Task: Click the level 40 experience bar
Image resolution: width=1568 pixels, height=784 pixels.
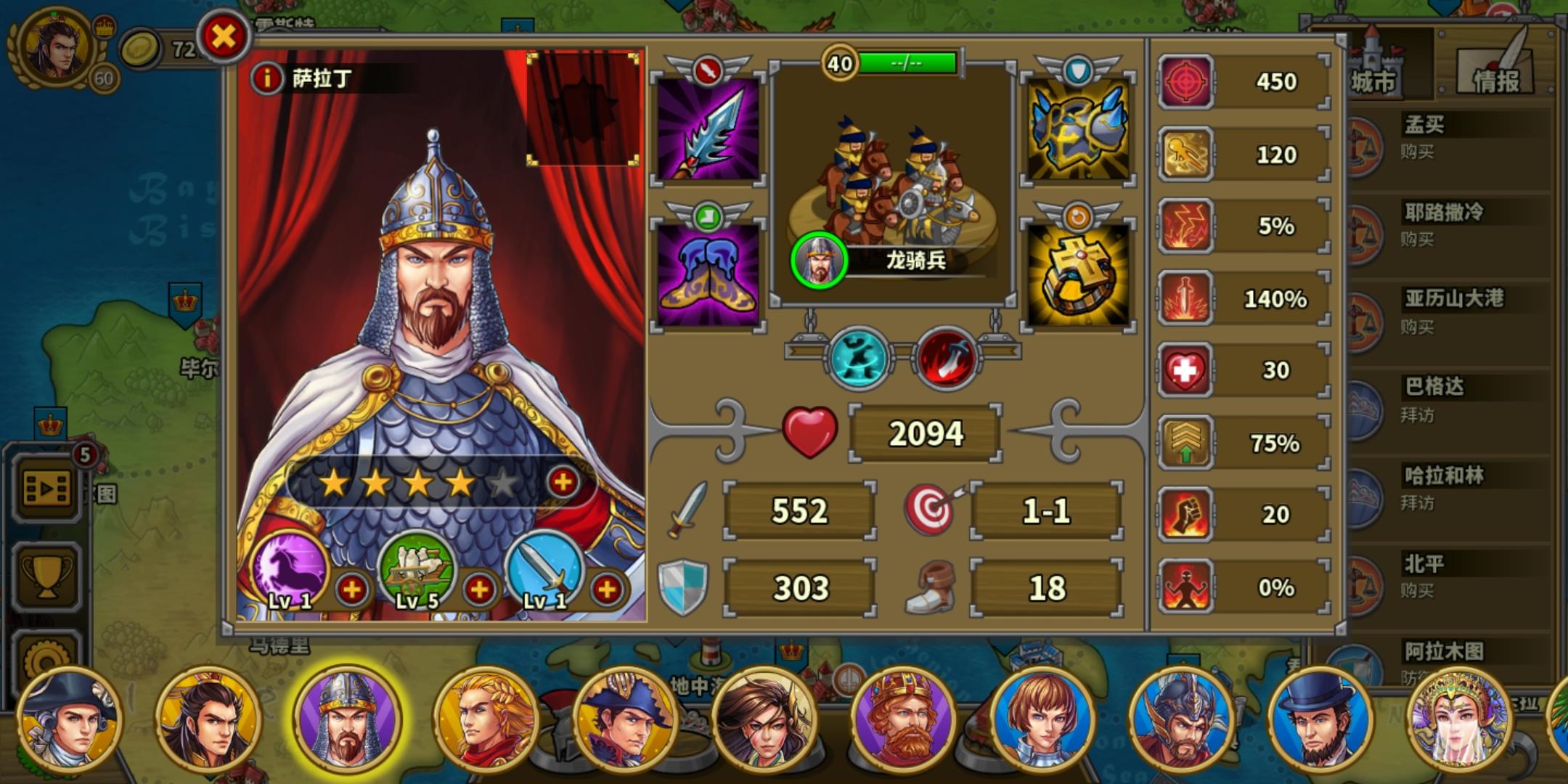Action: [x=904, y=63]
